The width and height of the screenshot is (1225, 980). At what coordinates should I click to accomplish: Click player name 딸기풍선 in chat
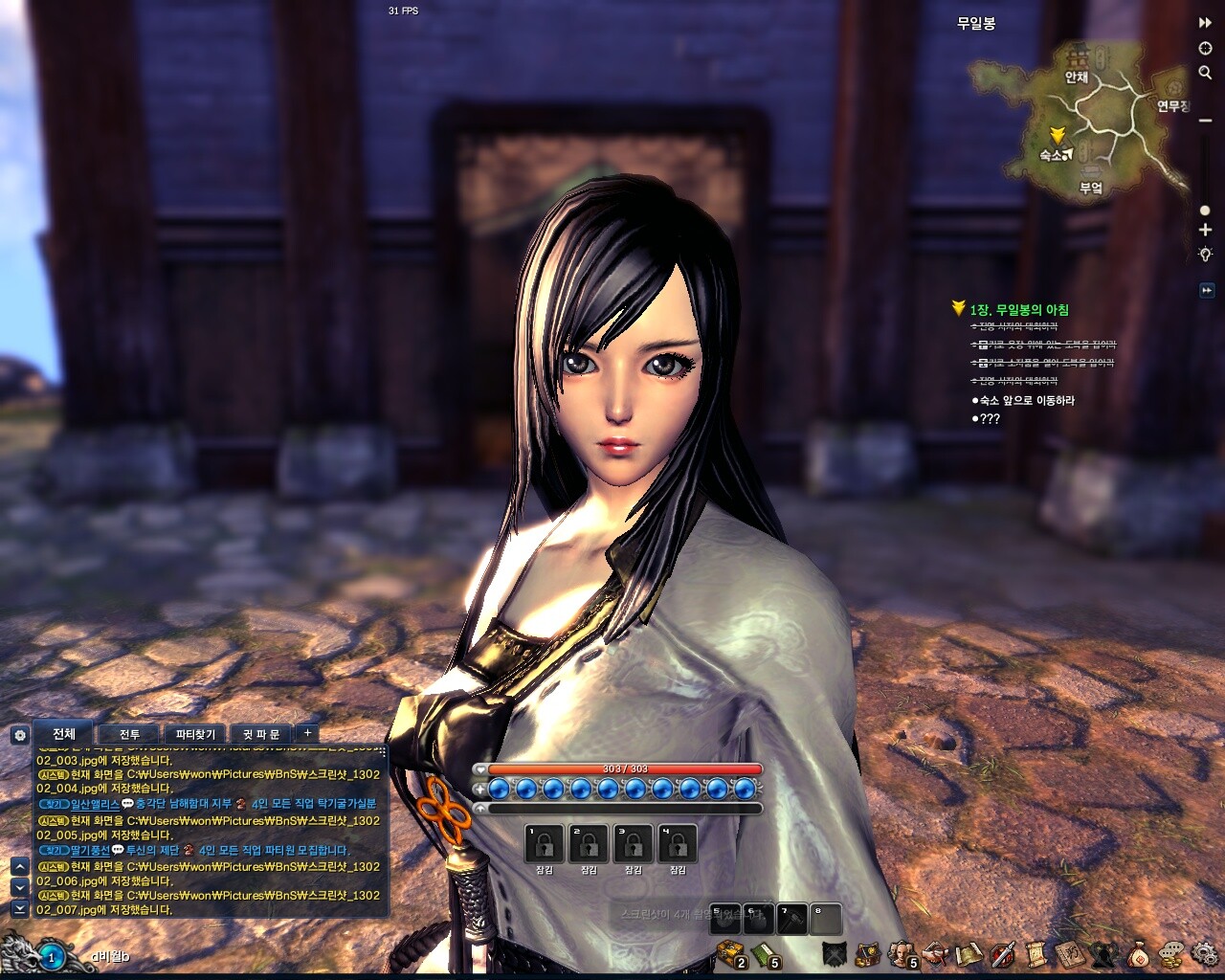pyautogui.click(x=90, y=850)
